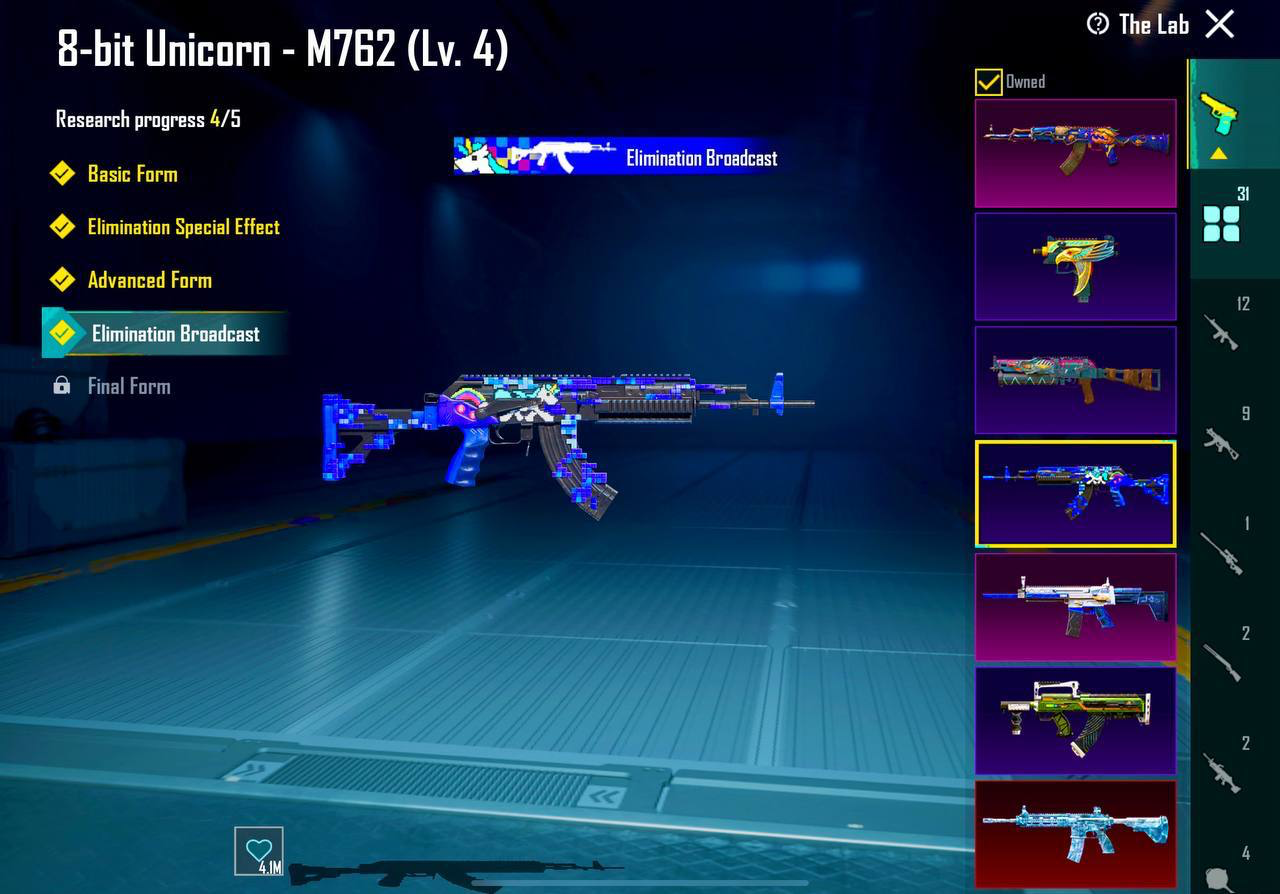Viewport: 1280px width, 894px height.
Task: Open the Elimination Broadcast preview banner
Action: point(619,157)
